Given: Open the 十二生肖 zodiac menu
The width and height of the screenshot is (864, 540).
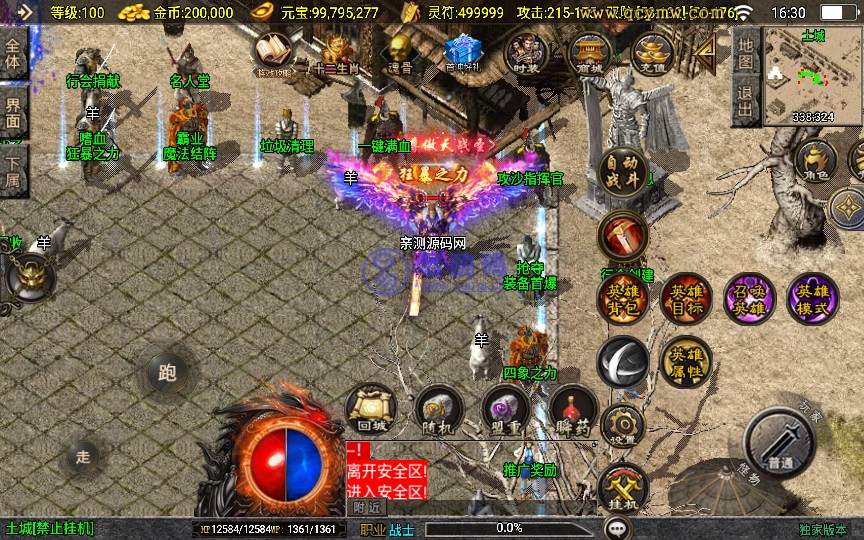Looking at the screenshot, I should [336, 53].
